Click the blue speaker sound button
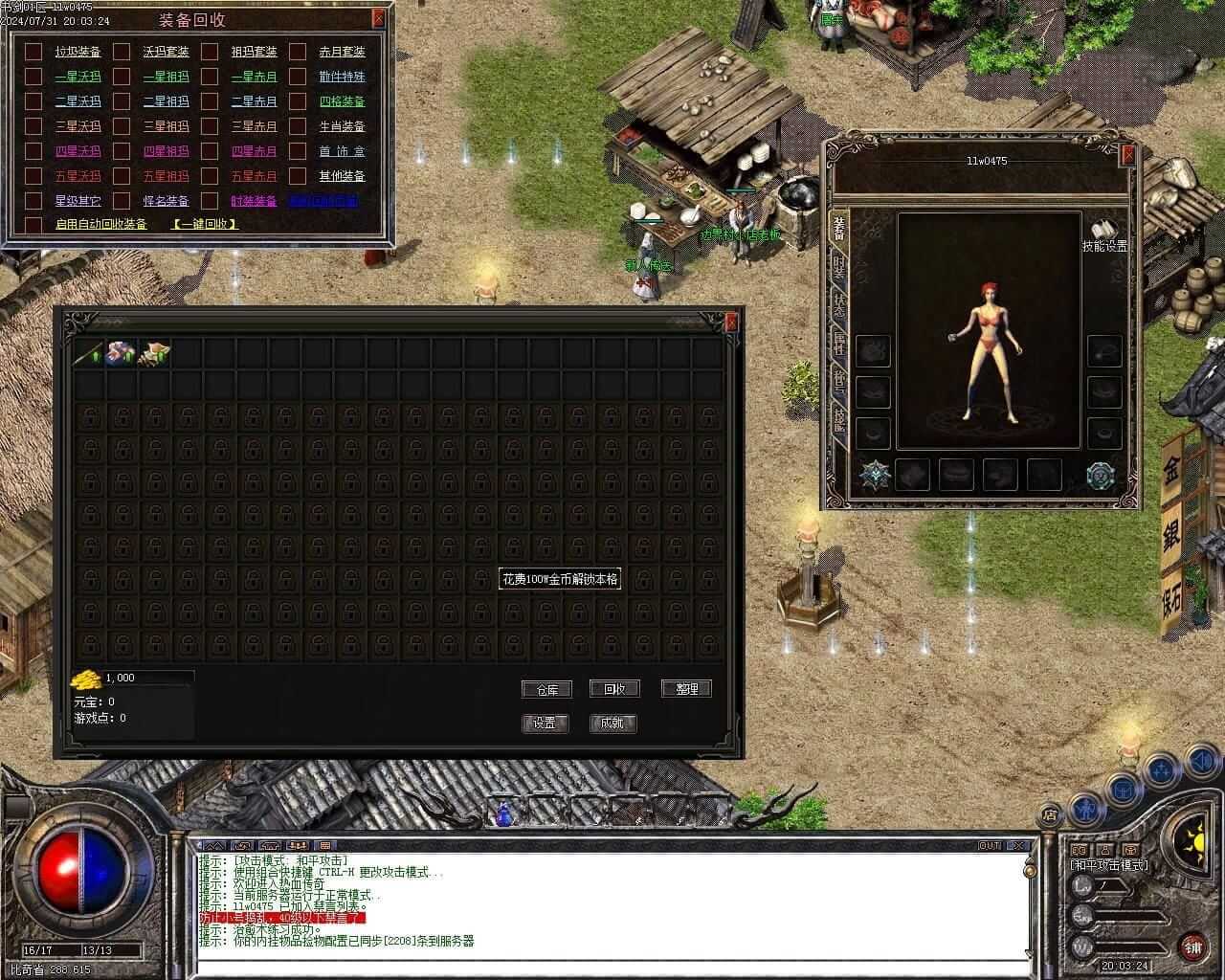 click(x=1201, y=762)
